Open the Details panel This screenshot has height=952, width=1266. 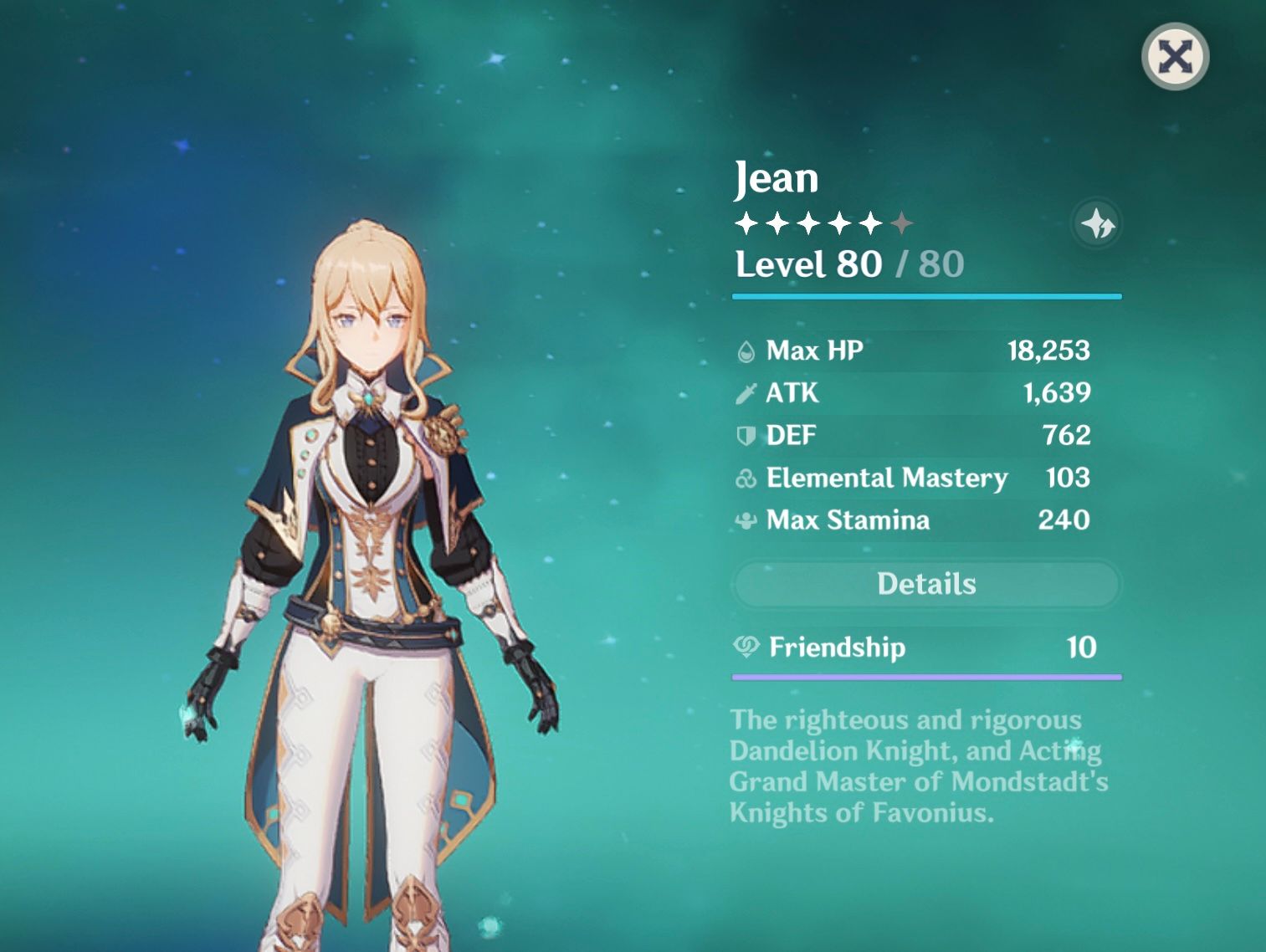(925, 584)
